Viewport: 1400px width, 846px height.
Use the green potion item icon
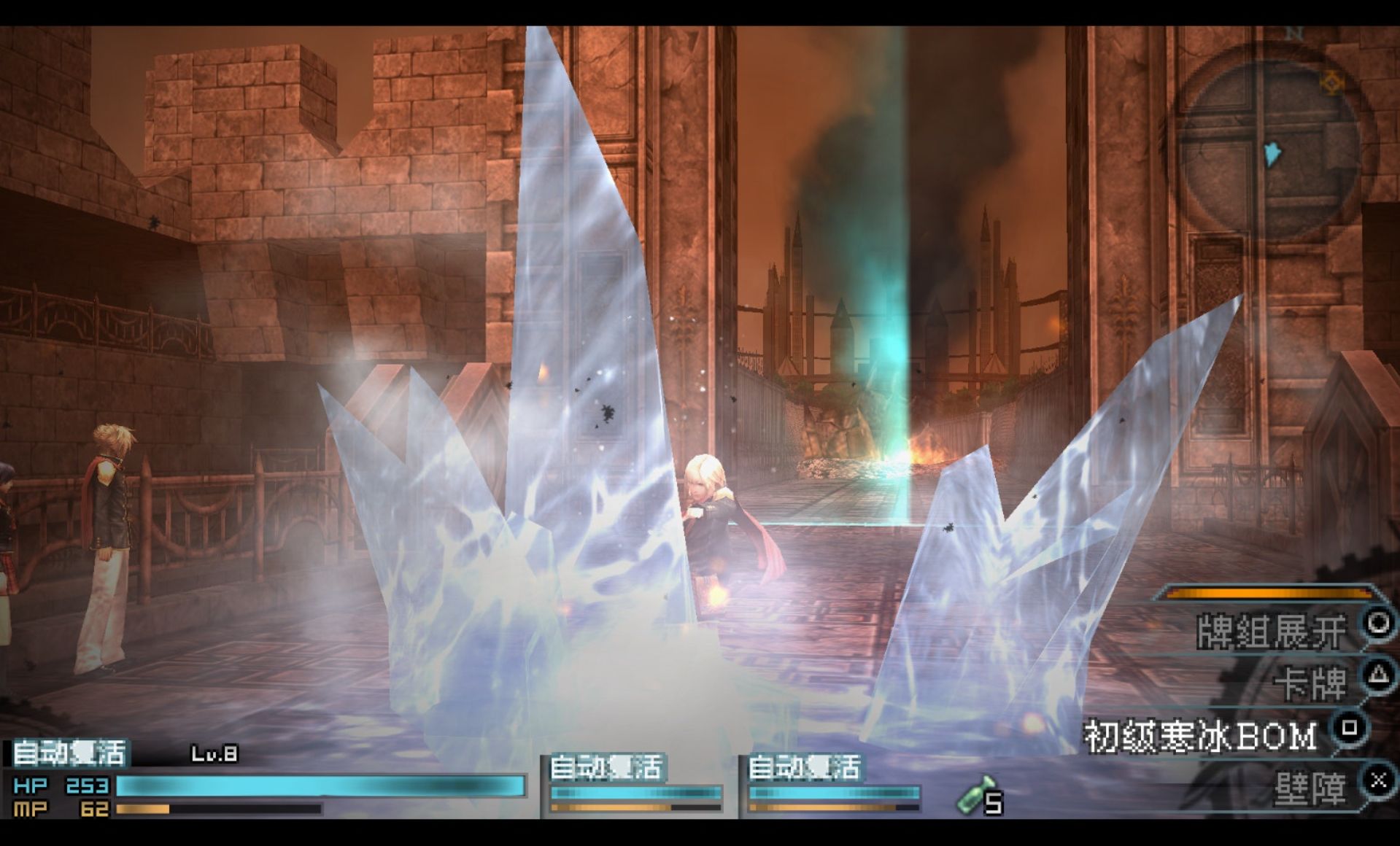click(x=975, y=795)
